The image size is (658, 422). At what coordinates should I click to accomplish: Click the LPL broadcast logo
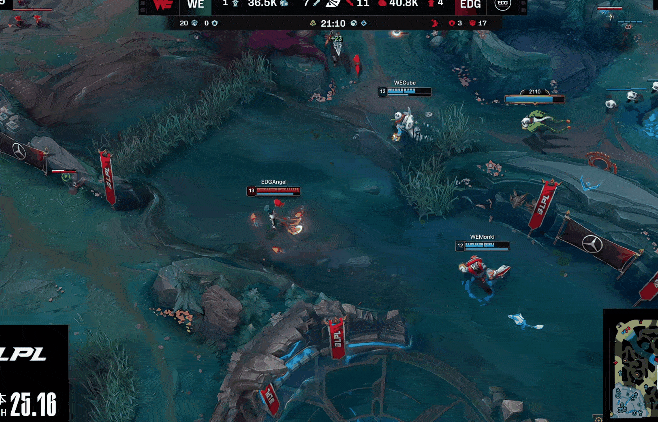27,354
